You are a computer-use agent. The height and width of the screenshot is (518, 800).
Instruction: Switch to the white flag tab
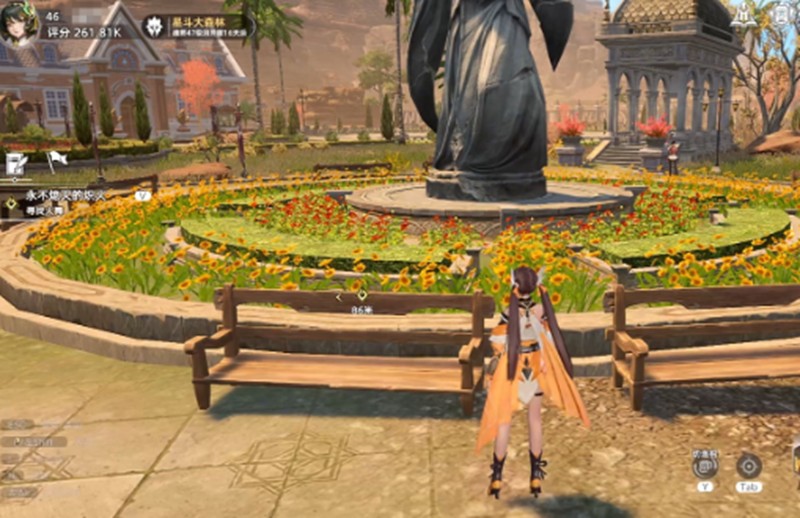point(57,158)
